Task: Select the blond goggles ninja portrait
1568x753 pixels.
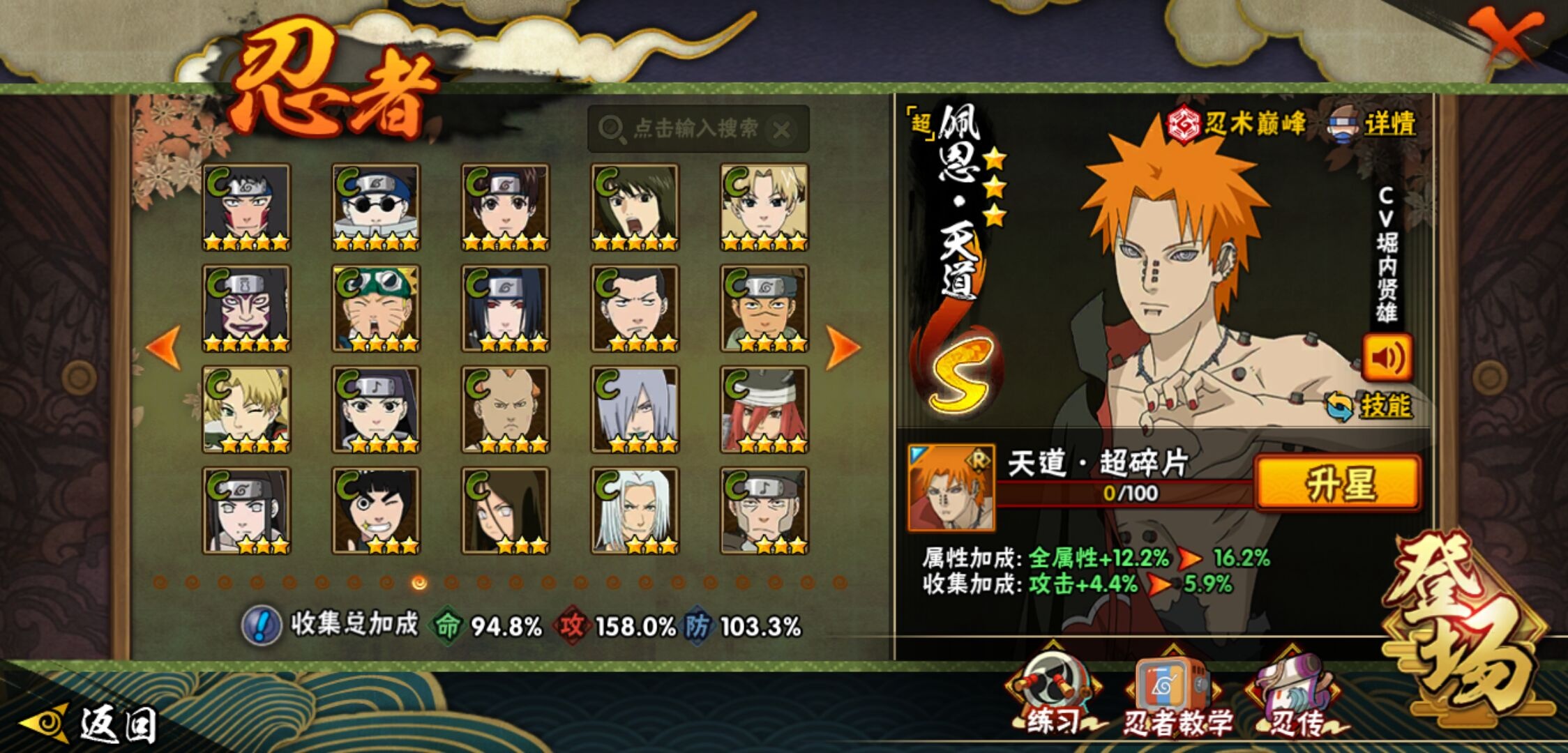Action: pos(376,308)
